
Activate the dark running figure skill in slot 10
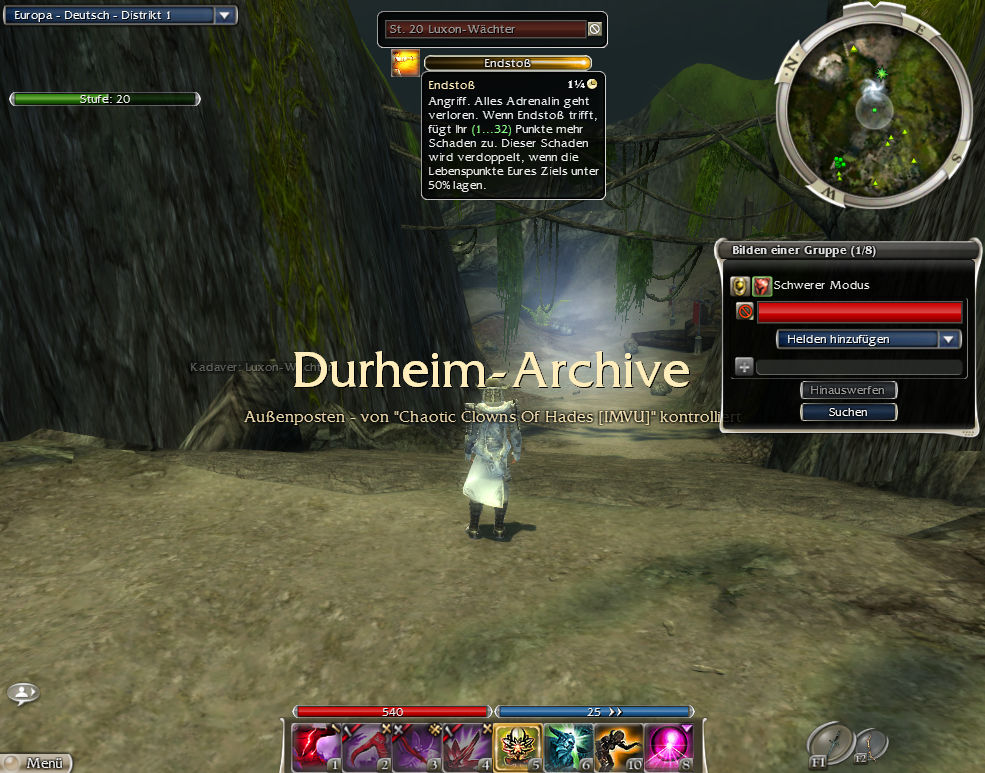pos(619,748)
